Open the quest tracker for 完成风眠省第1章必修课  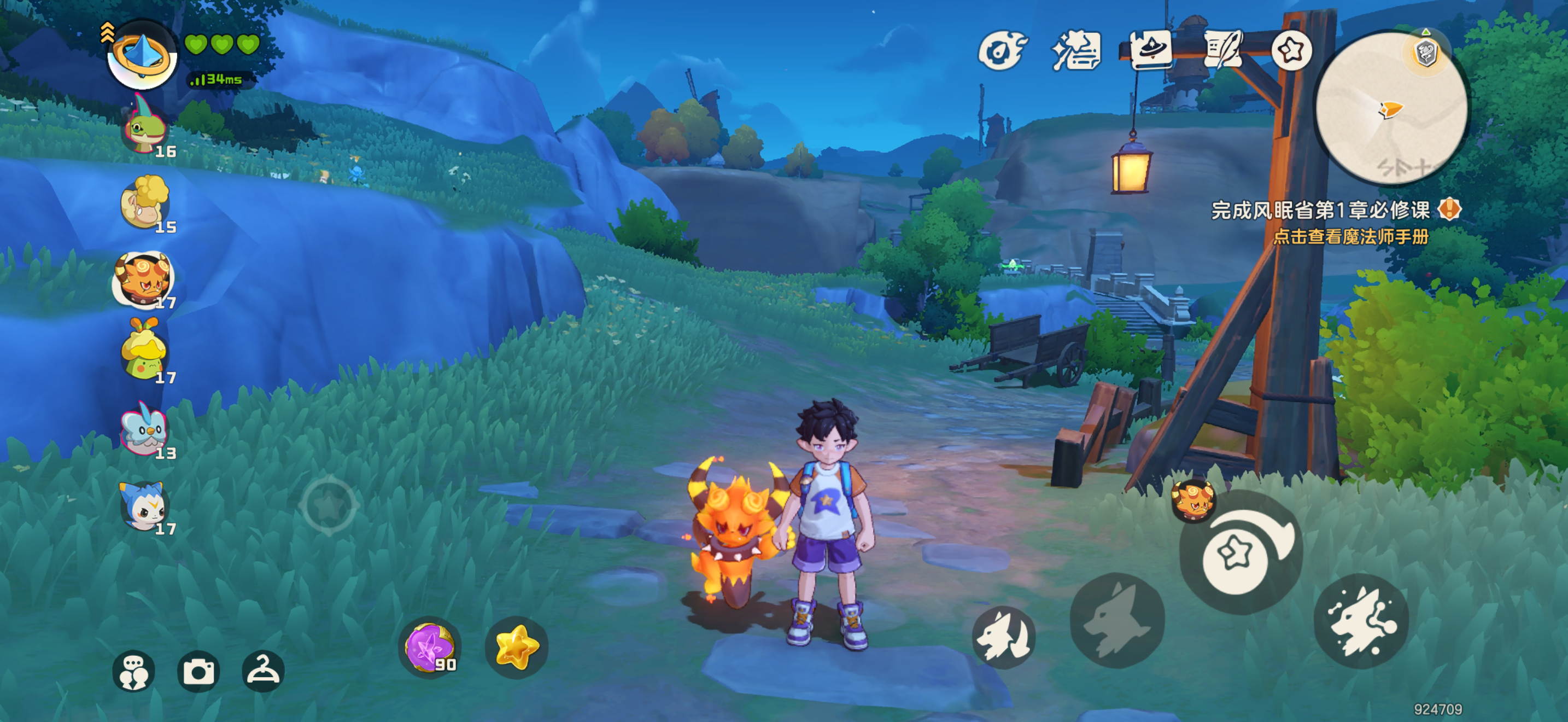(1321, 211)
